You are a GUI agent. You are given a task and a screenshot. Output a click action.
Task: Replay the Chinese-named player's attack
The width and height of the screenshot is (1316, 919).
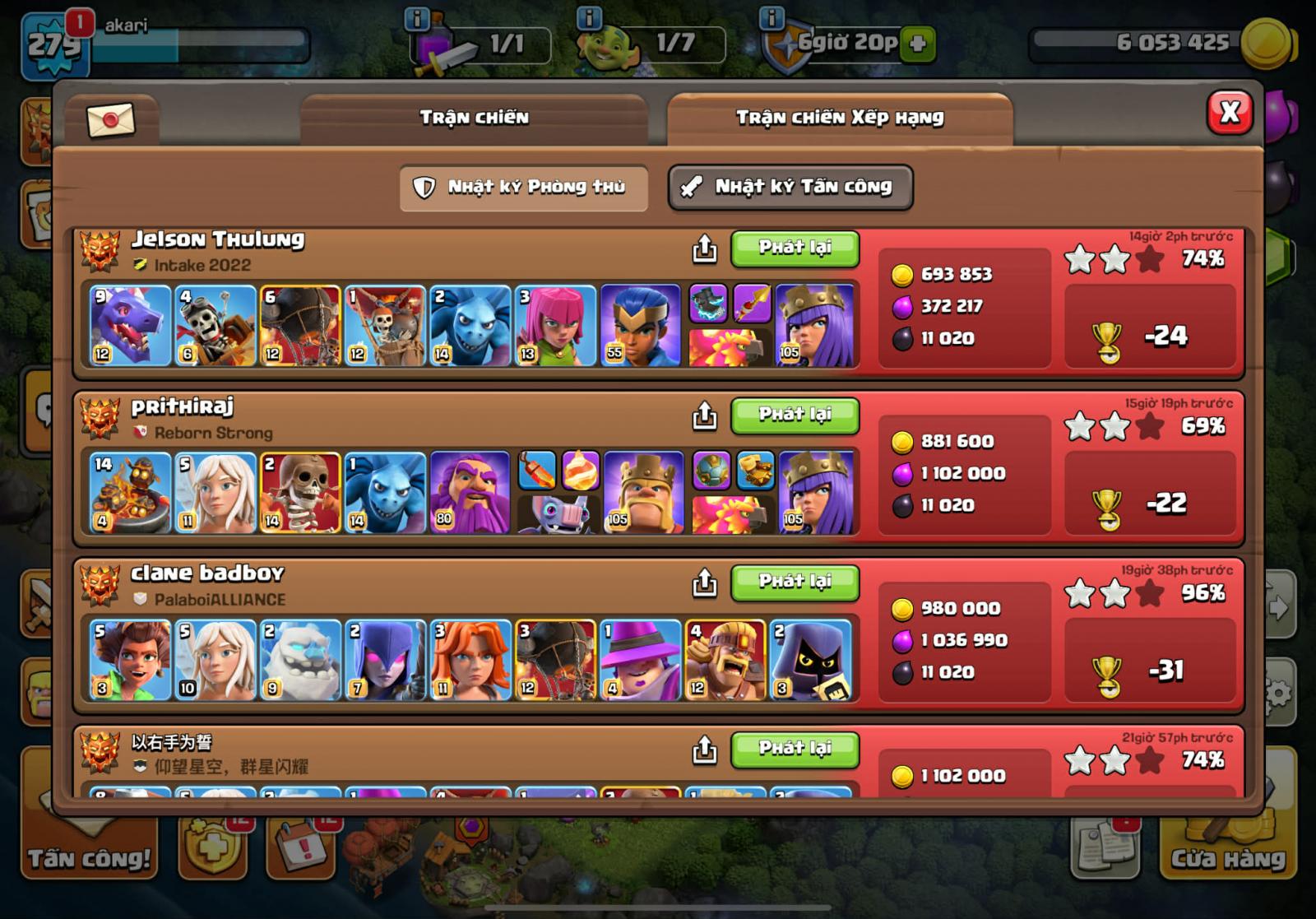[795, 749]
